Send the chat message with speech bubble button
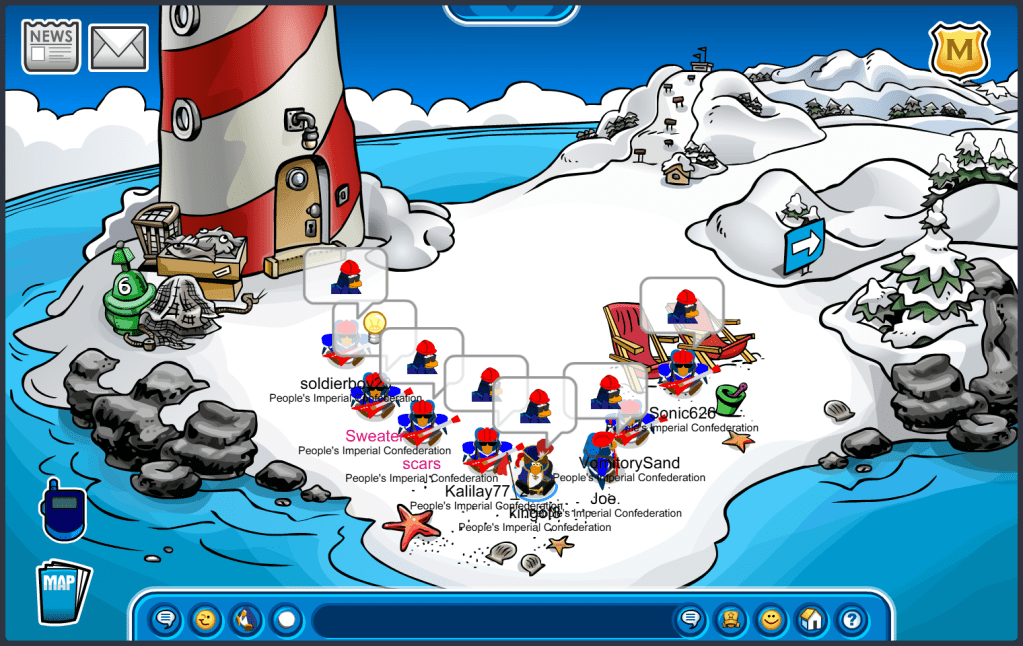Screen dimensions: 1023x646 point(690,620)
